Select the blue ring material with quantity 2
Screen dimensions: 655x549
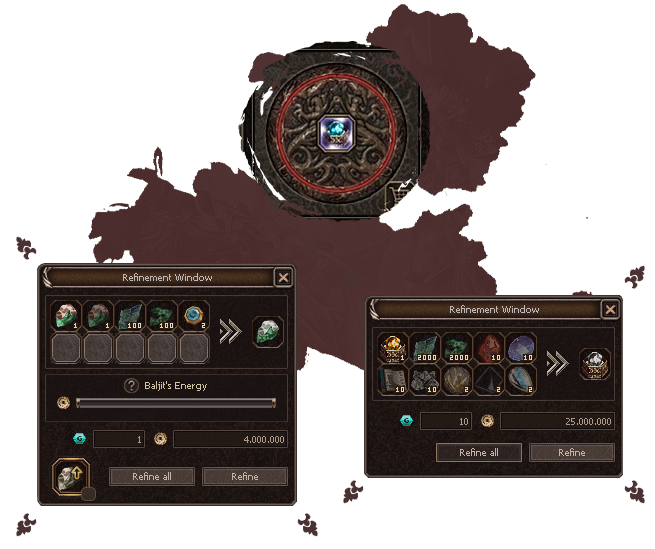coord(195,316)
